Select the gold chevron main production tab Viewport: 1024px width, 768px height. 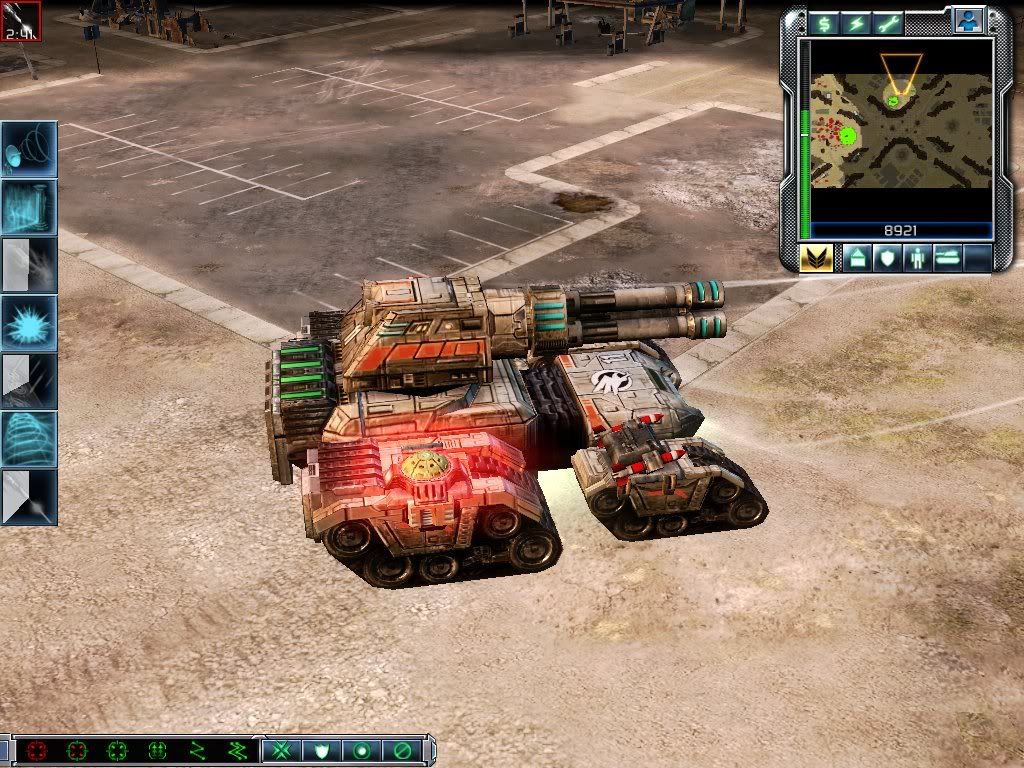[x=816, y=258]
